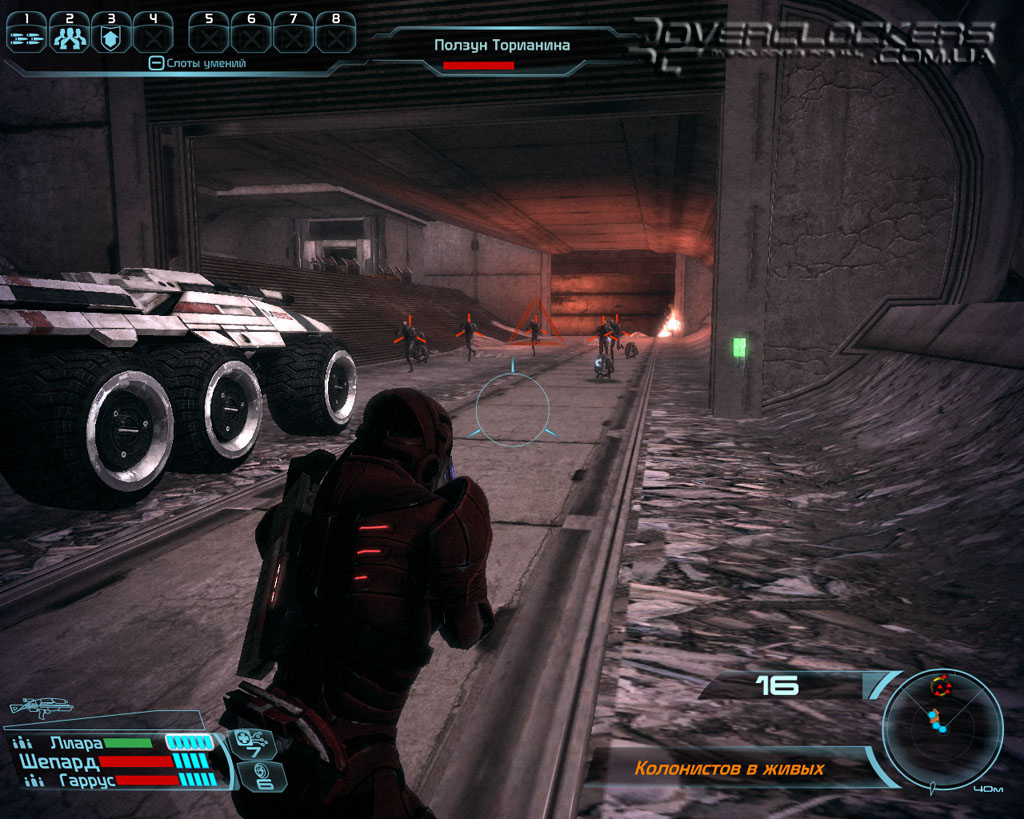Select squadmate Лиара in the squad panel
The height and width of the screenshot is (819, 1024).
coord(76,743)
